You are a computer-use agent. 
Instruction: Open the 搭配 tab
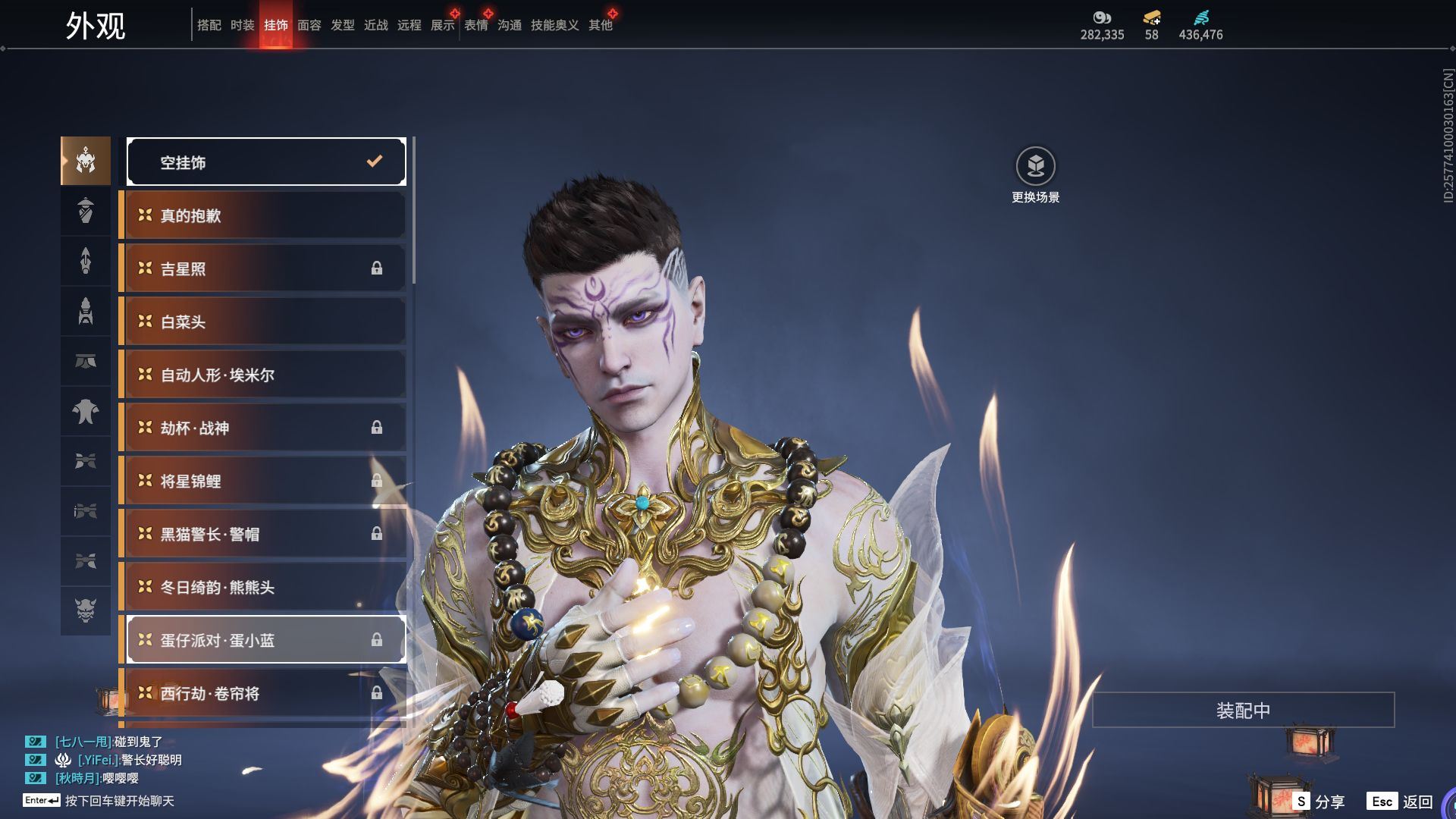tap(209, 25)
